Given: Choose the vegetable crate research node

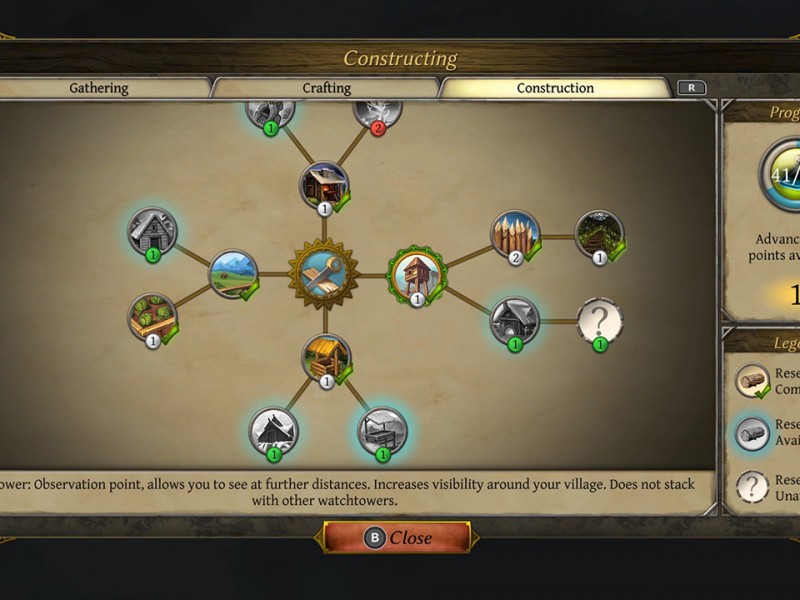Looking at the screenshot, I should coord(153,318).
